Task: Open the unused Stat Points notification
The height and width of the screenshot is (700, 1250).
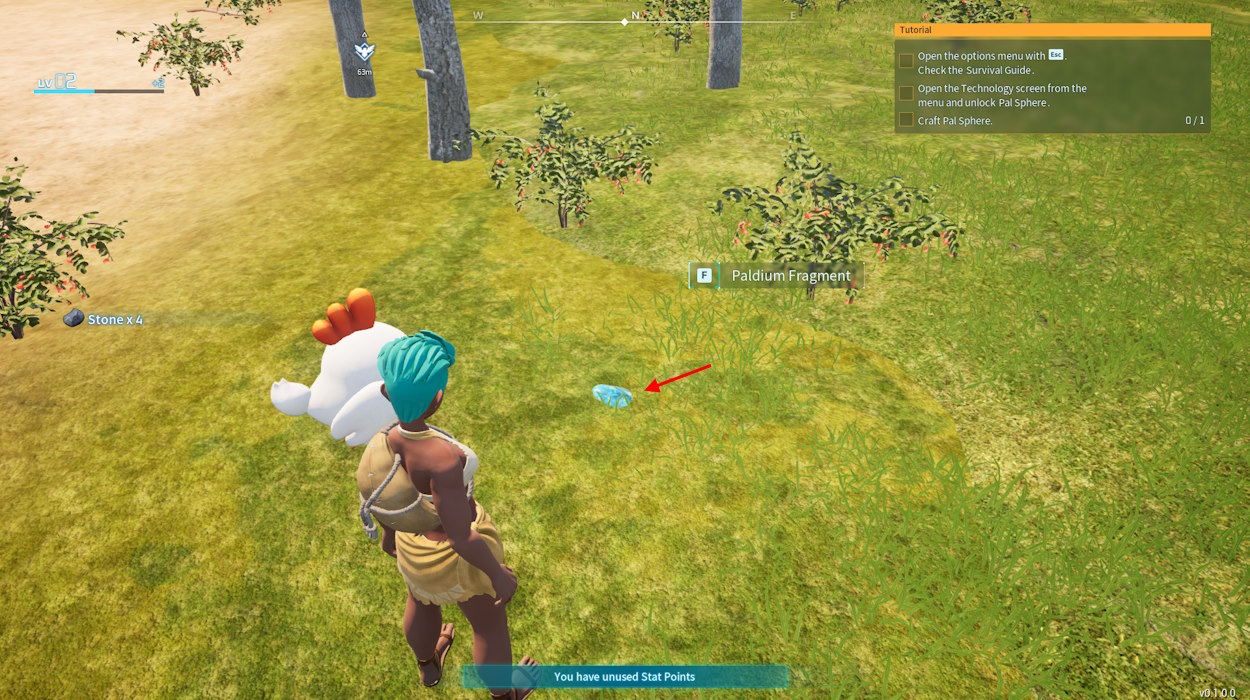Action: tap(624, 677)
